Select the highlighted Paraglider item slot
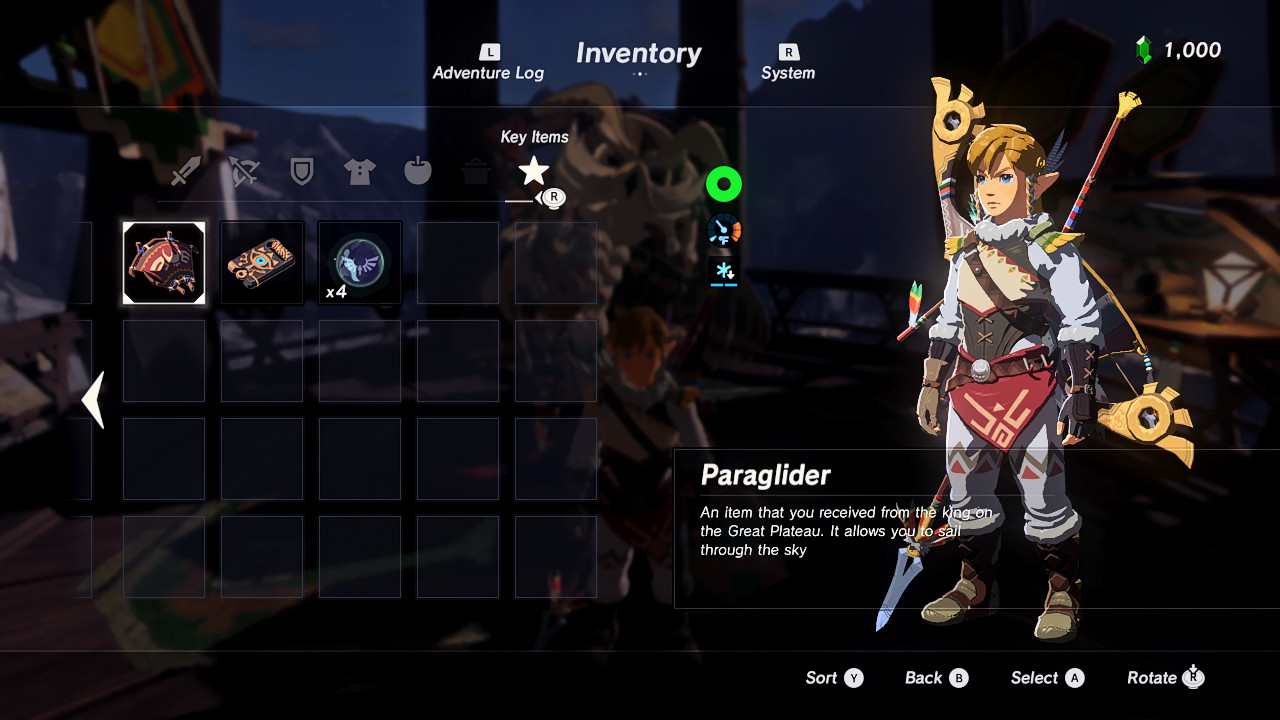This screenshot has width=1280, height=720. click(x=163, y=262)
